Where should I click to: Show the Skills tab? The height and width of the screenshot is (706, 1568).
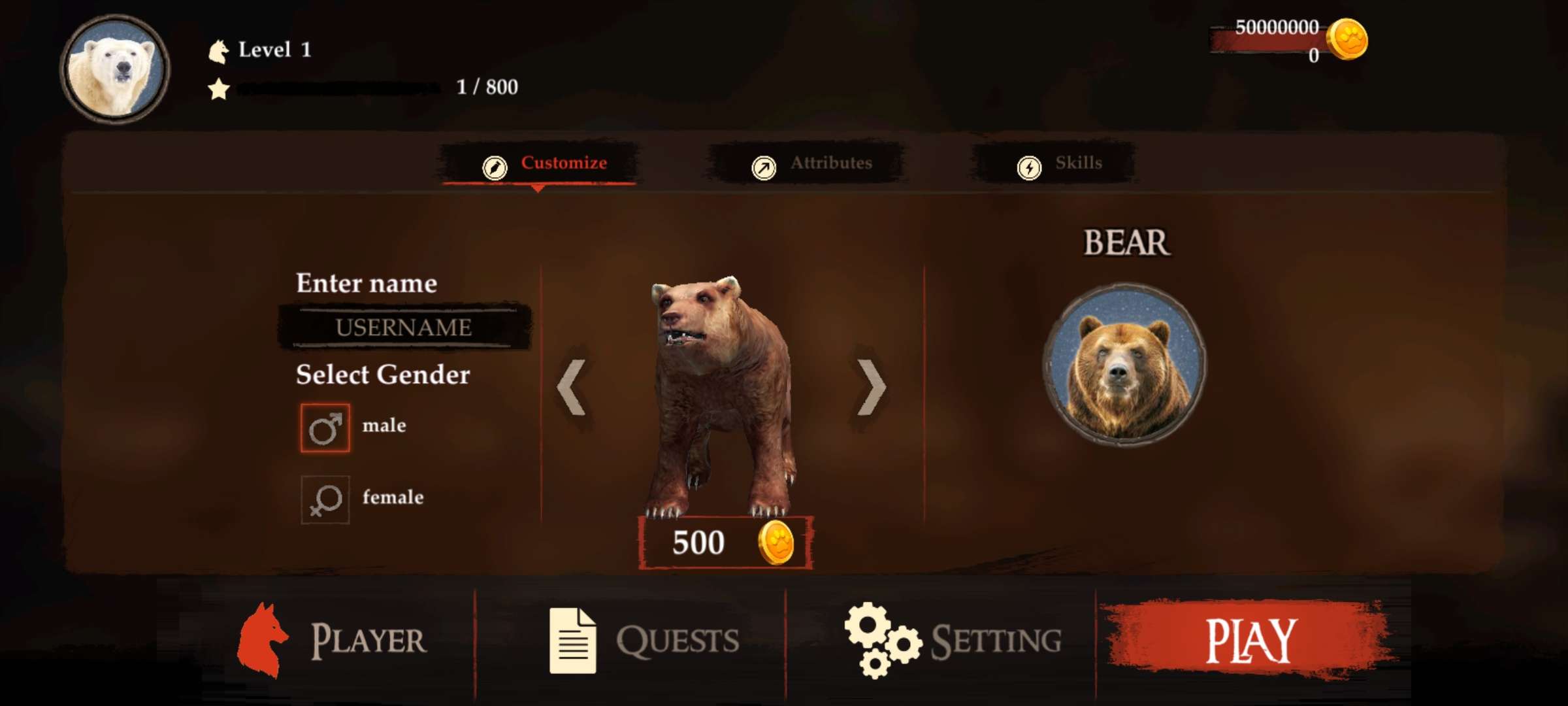[1058, 163]
